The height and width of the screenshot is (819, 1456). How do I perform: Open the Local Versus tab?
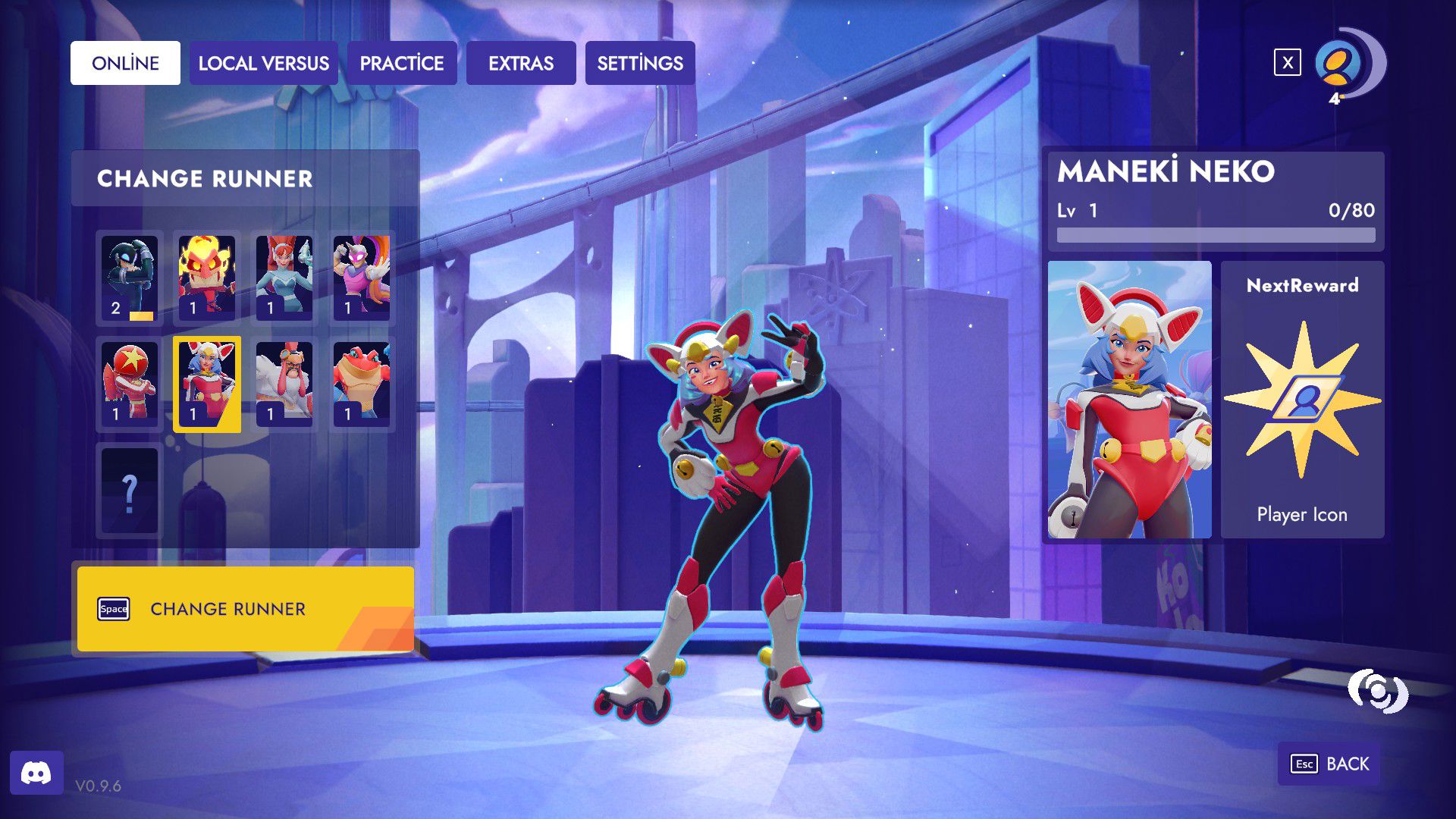click(263, 63)
